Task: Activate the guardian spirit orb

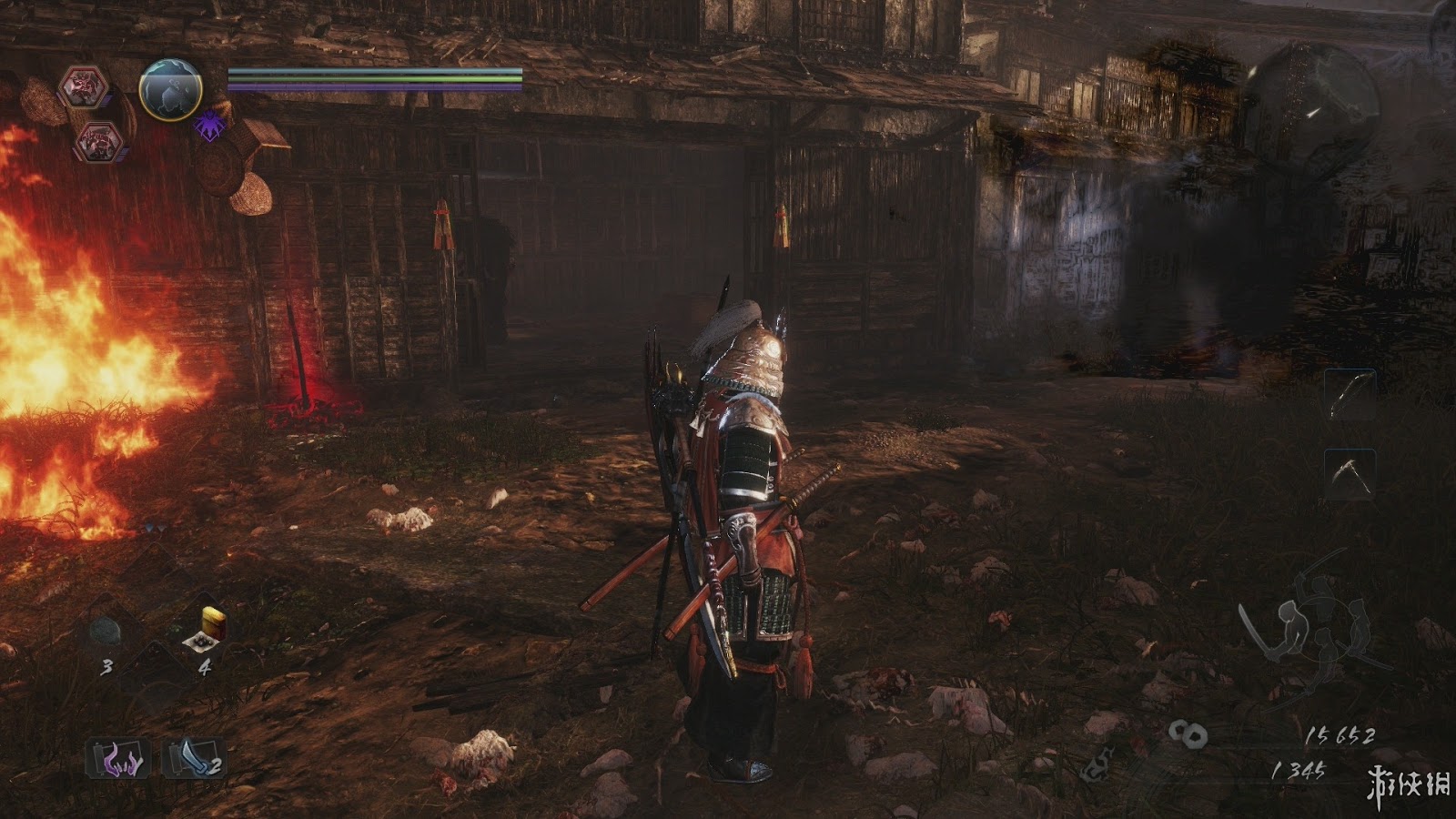Action: [169, 90]
